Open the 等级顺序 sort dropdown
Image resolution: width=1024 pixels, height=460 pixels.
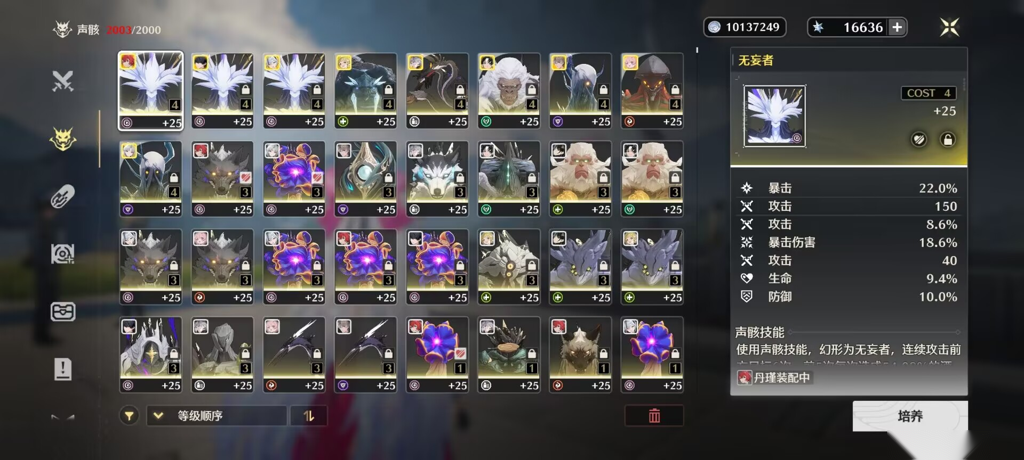(216, 416)
